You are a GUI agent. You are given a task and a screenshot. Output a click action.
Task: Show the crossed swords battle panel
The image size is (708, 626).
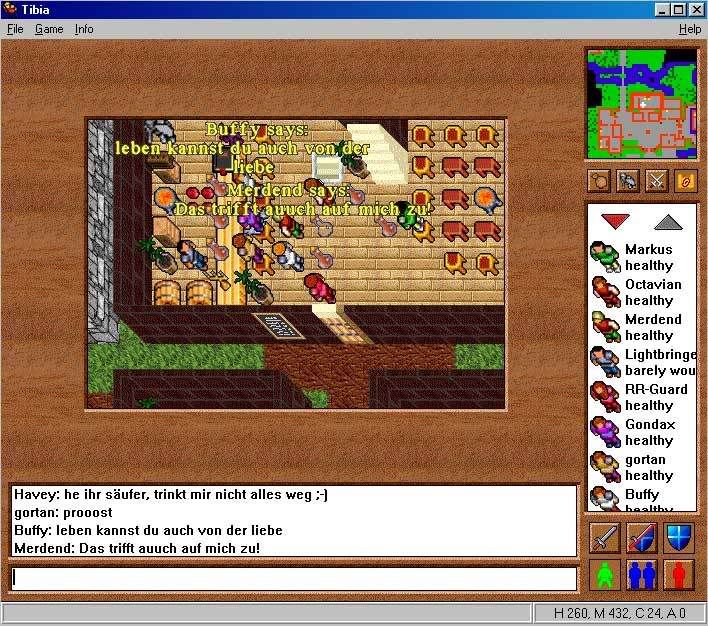656,181
